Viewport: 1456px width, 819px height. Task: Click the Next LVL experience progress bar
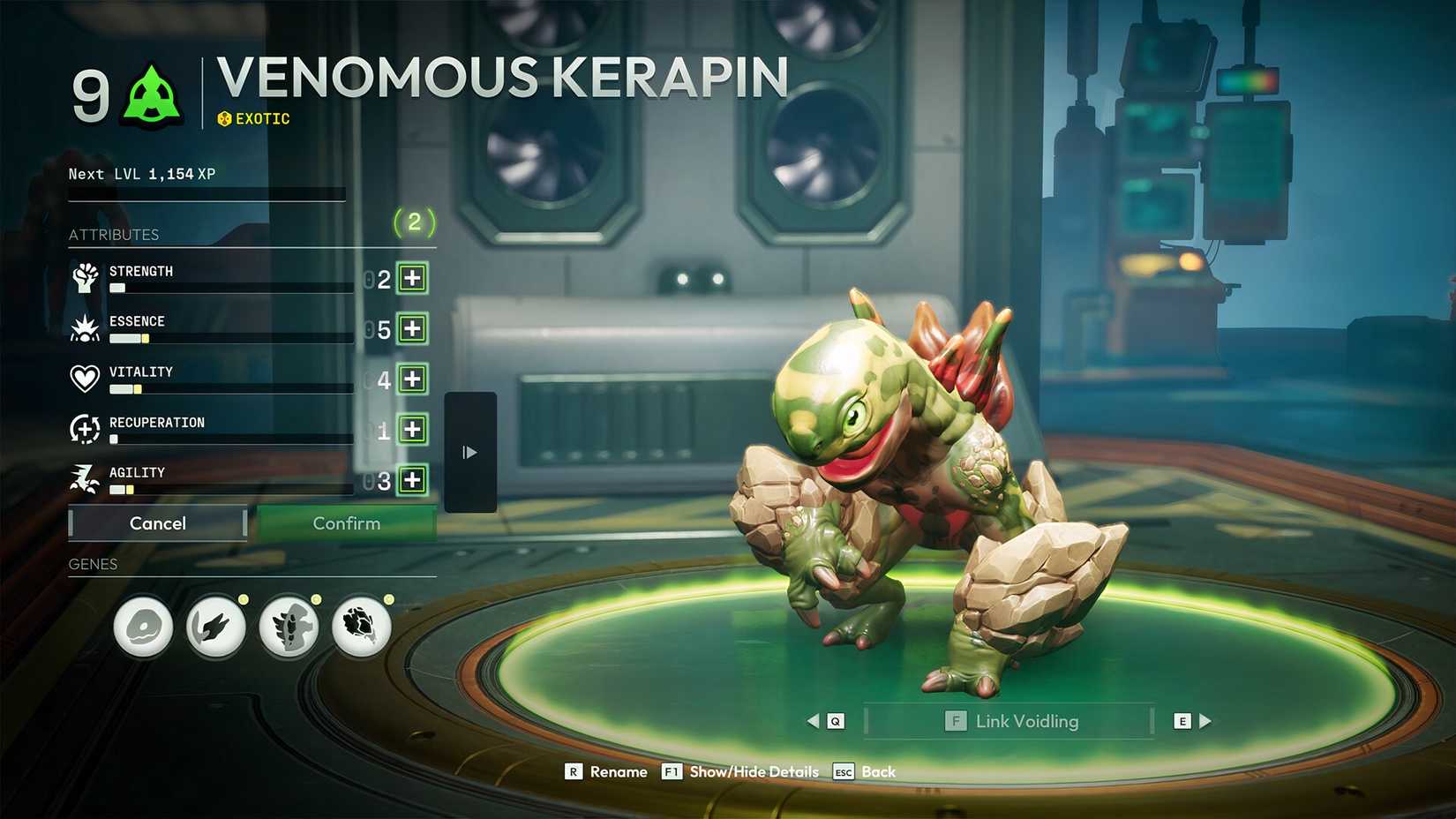206,194
